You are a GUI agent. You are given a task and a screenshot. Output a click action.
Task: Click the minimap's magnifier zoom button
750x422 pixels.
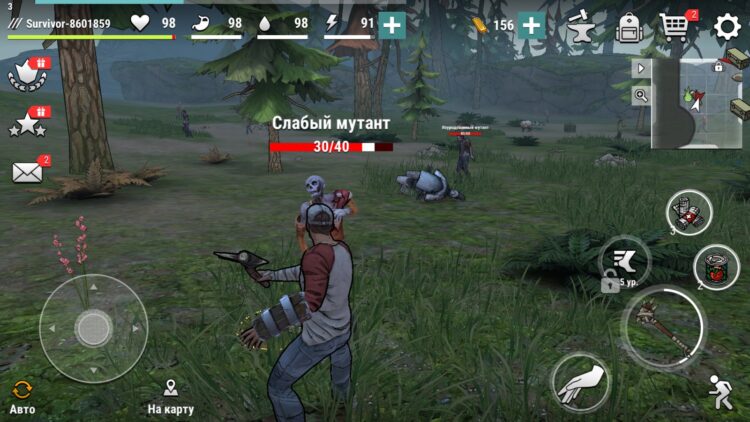[641, 96]
